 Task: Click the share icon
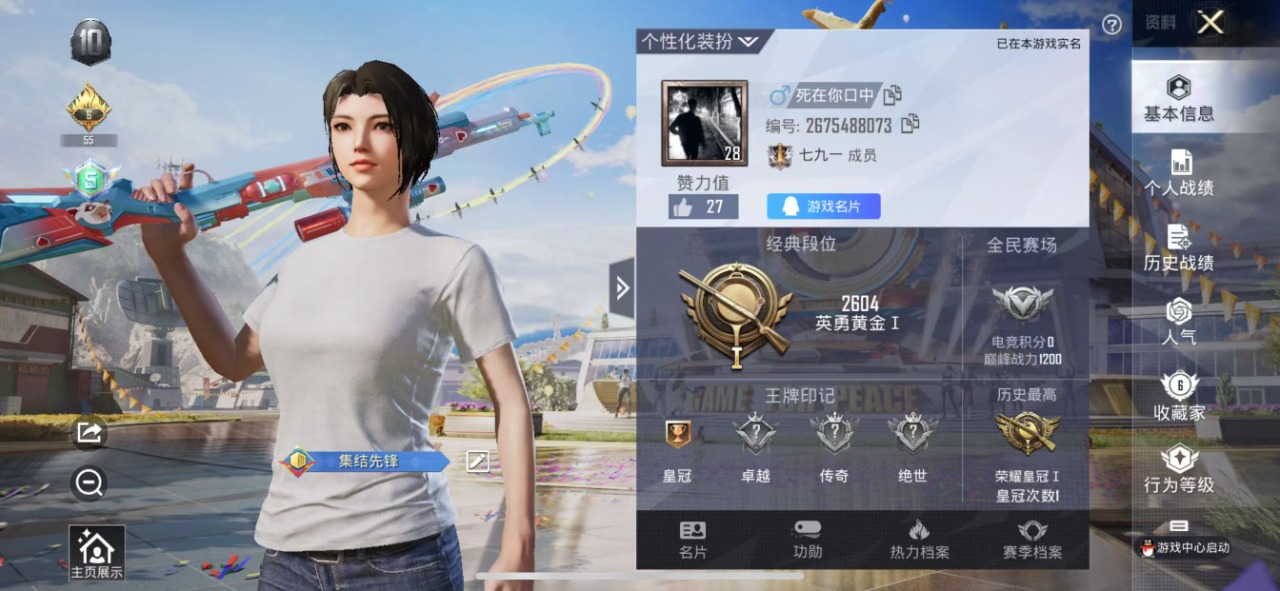click(x=89, y=432)
